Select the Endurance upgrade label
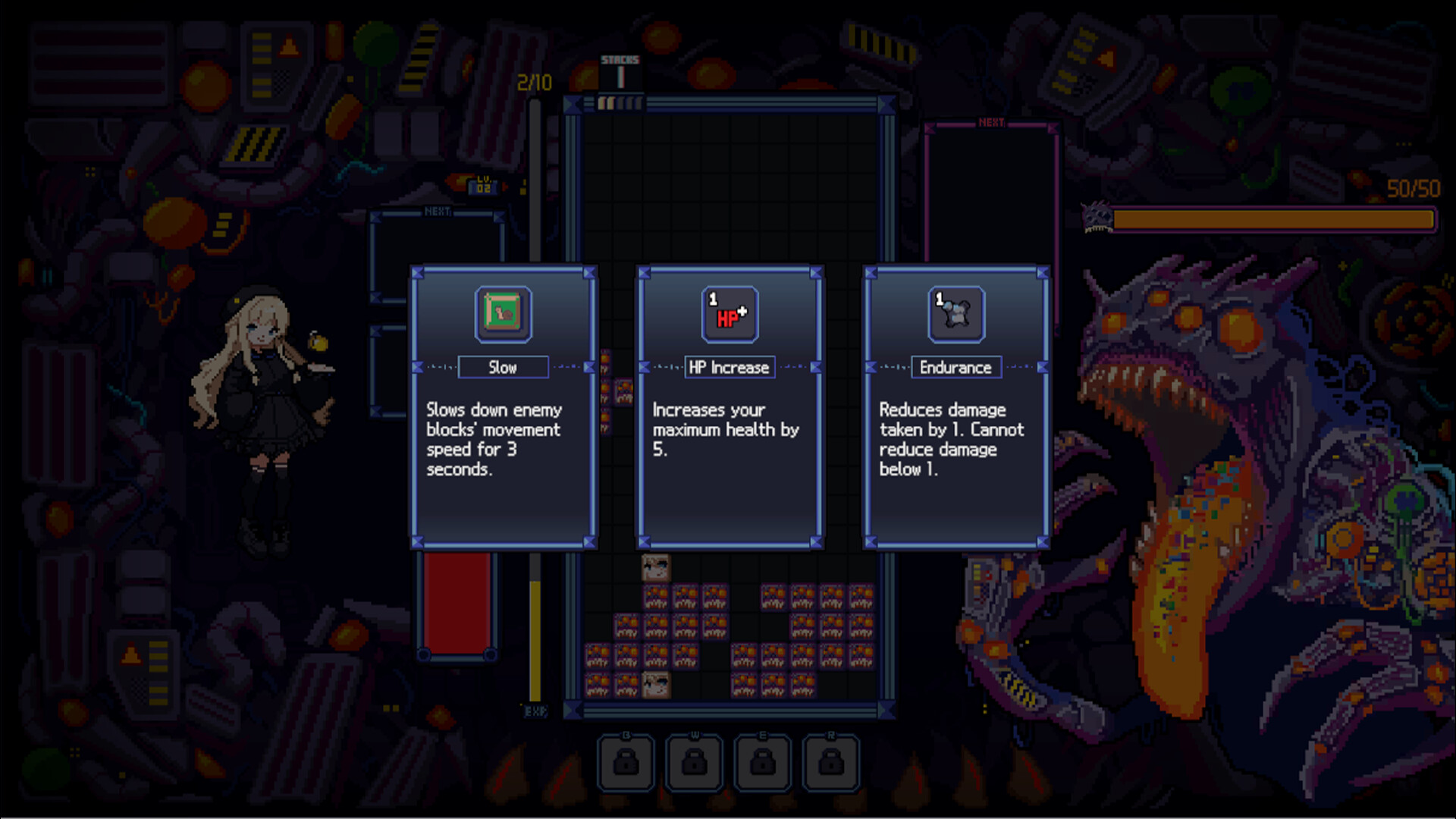Screen dimensions: 1456x819 (x=955, y=367)
